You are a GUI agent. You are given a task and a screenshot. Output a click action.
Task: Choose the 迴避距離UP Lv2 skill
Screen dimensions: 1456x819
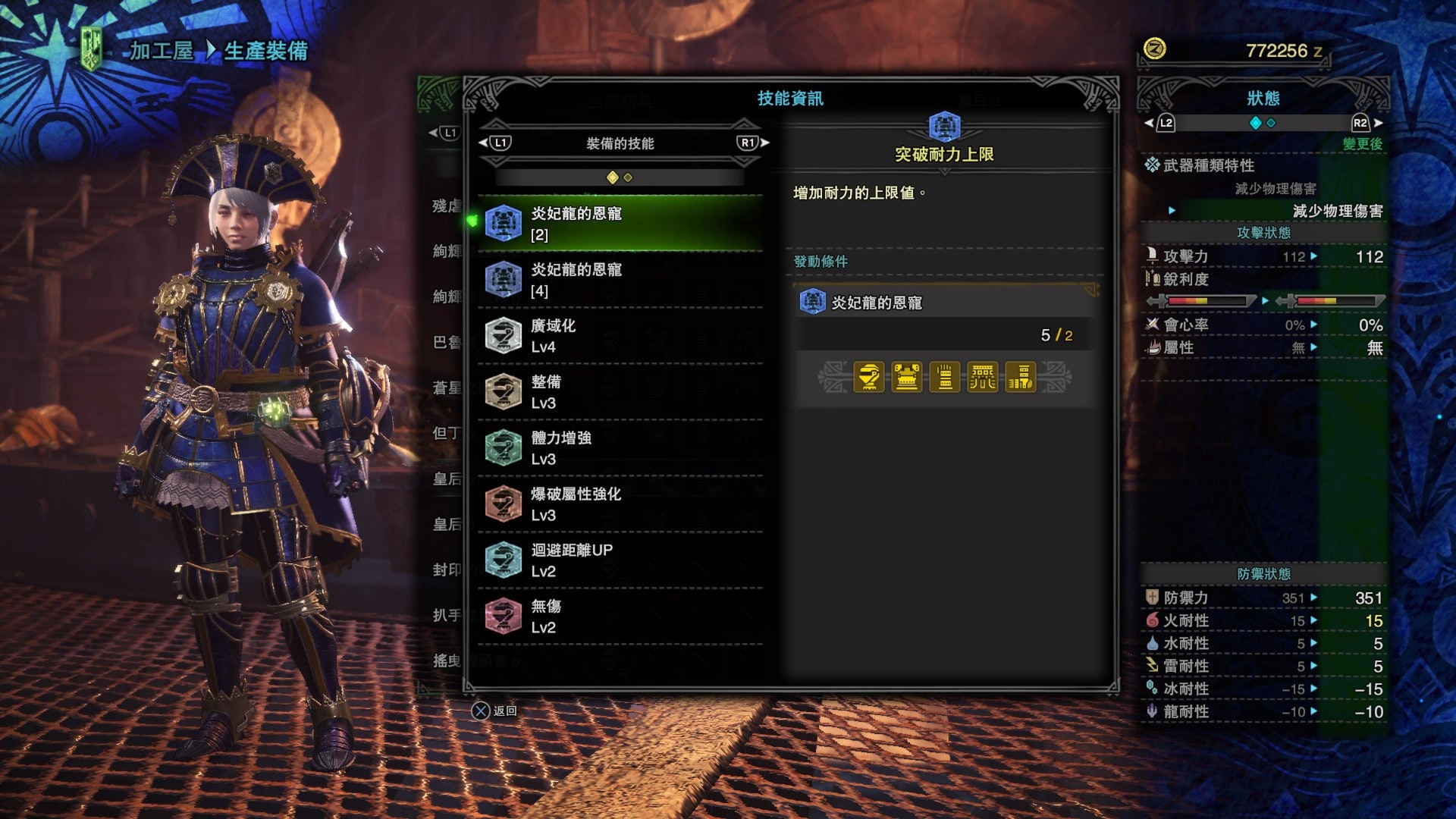click(620, 560)
